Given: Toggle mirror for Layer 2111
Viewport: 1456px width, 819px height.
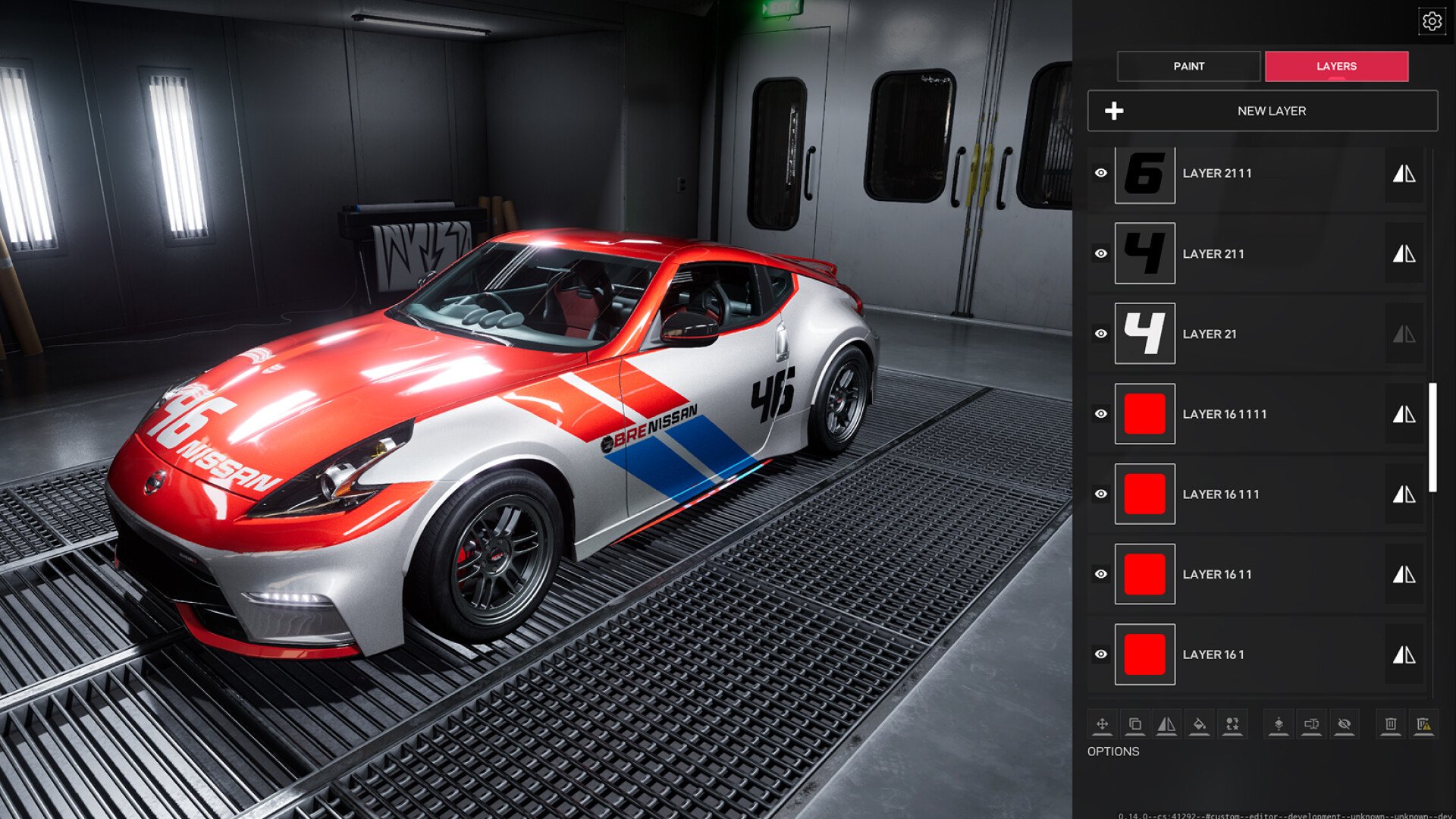Looking at the screenshot, I should (x=1404, y=174).
